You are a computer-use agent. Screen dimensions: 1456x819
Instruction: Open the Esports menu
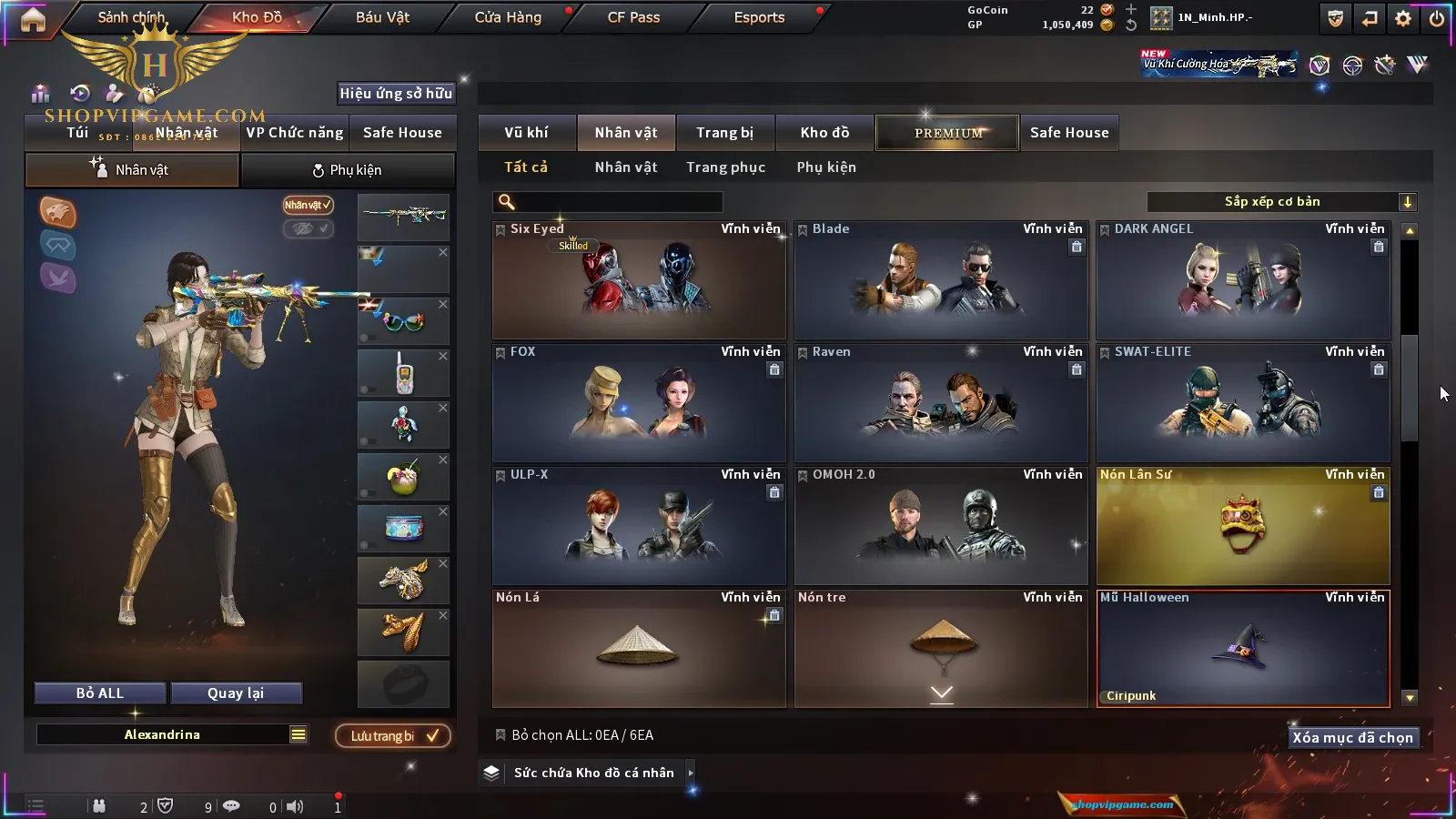[x=759, y=17]
